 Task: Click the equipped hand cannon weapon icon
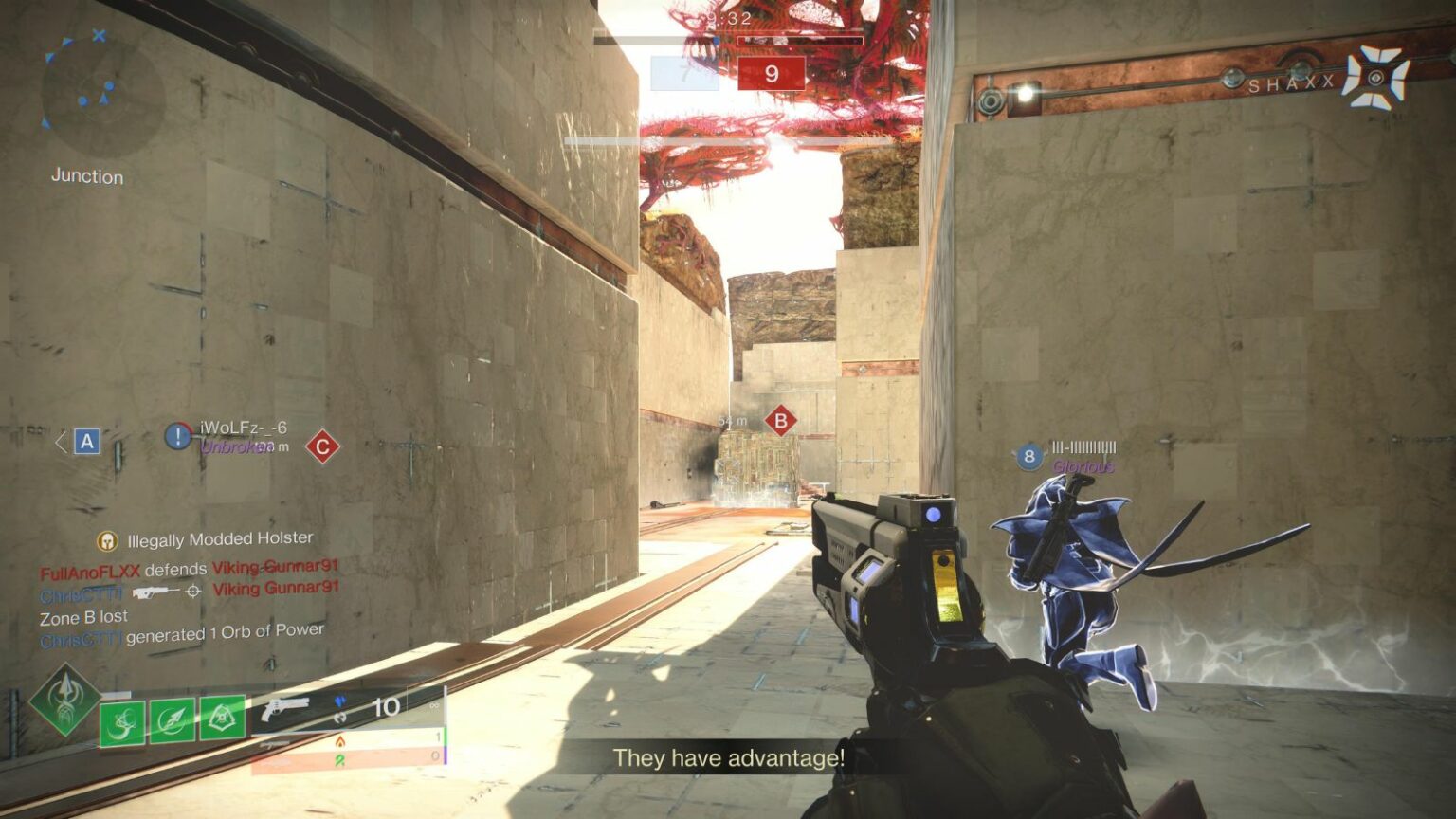click(285, 708)
